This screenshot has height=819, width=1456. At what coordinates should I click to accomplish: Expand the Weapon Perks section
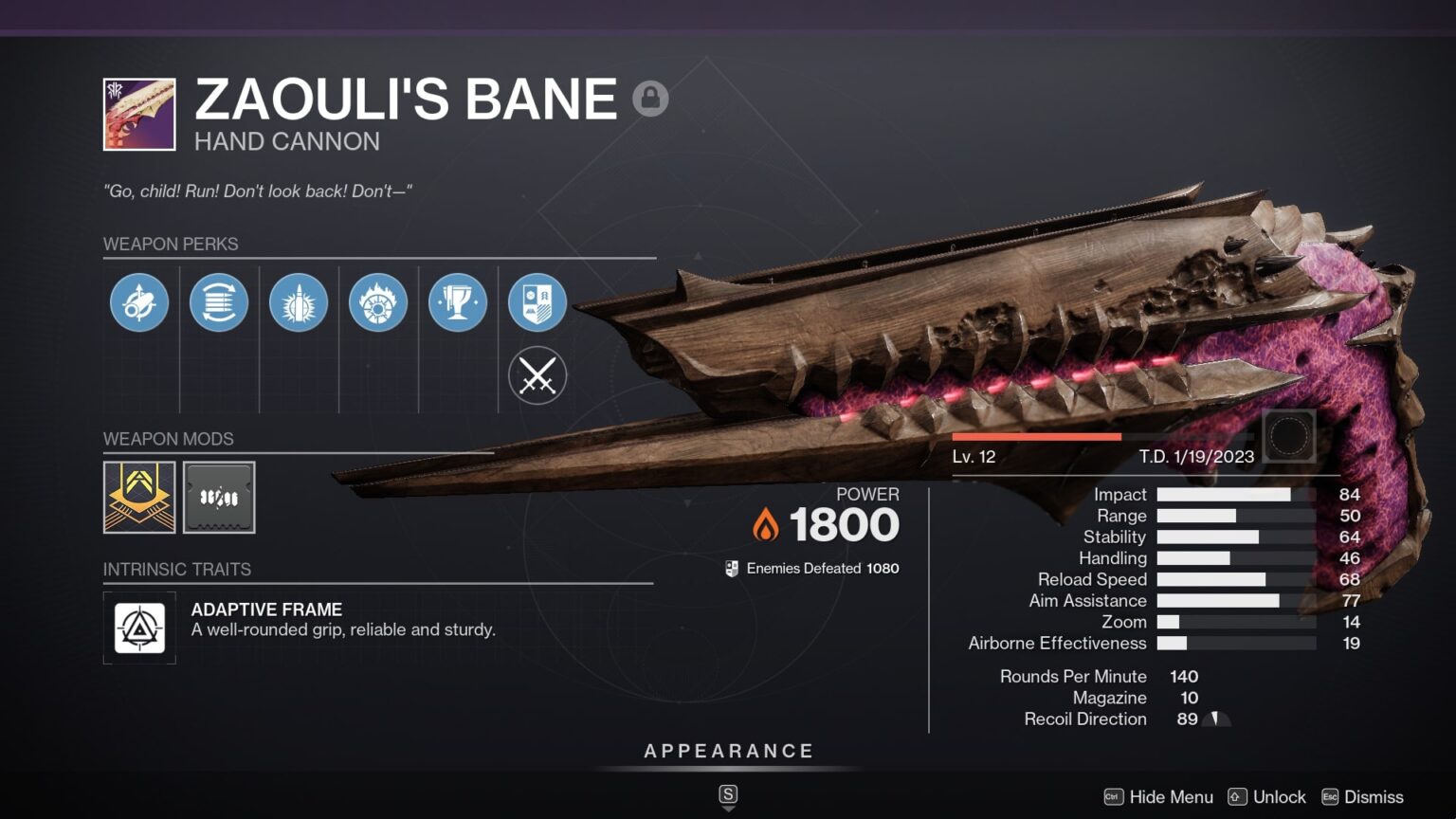[173, 244]
